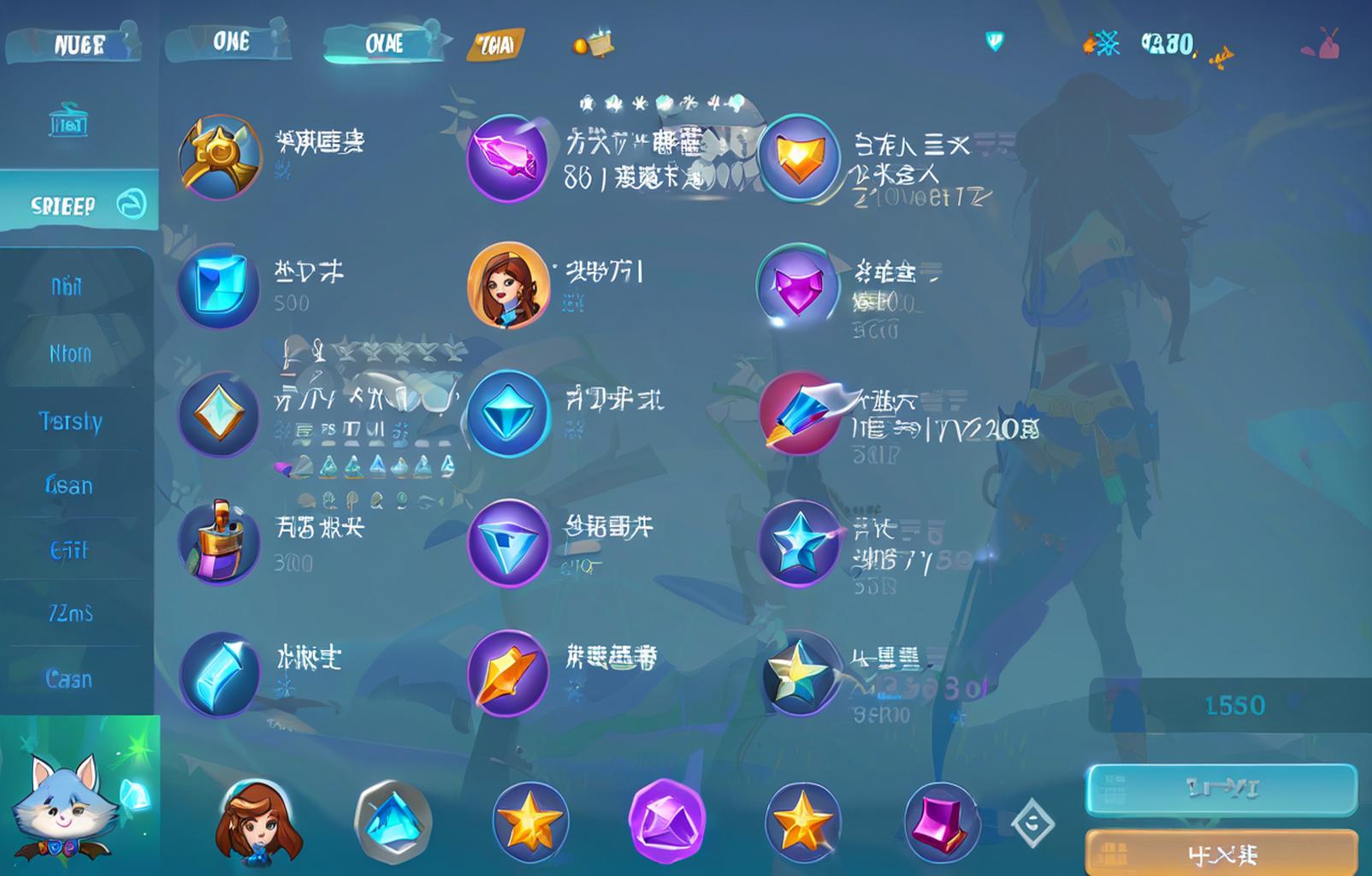The width and height of the screenshot is (1372, 876).
Task: Switch to the ONE tab at top
Action: 233,41
